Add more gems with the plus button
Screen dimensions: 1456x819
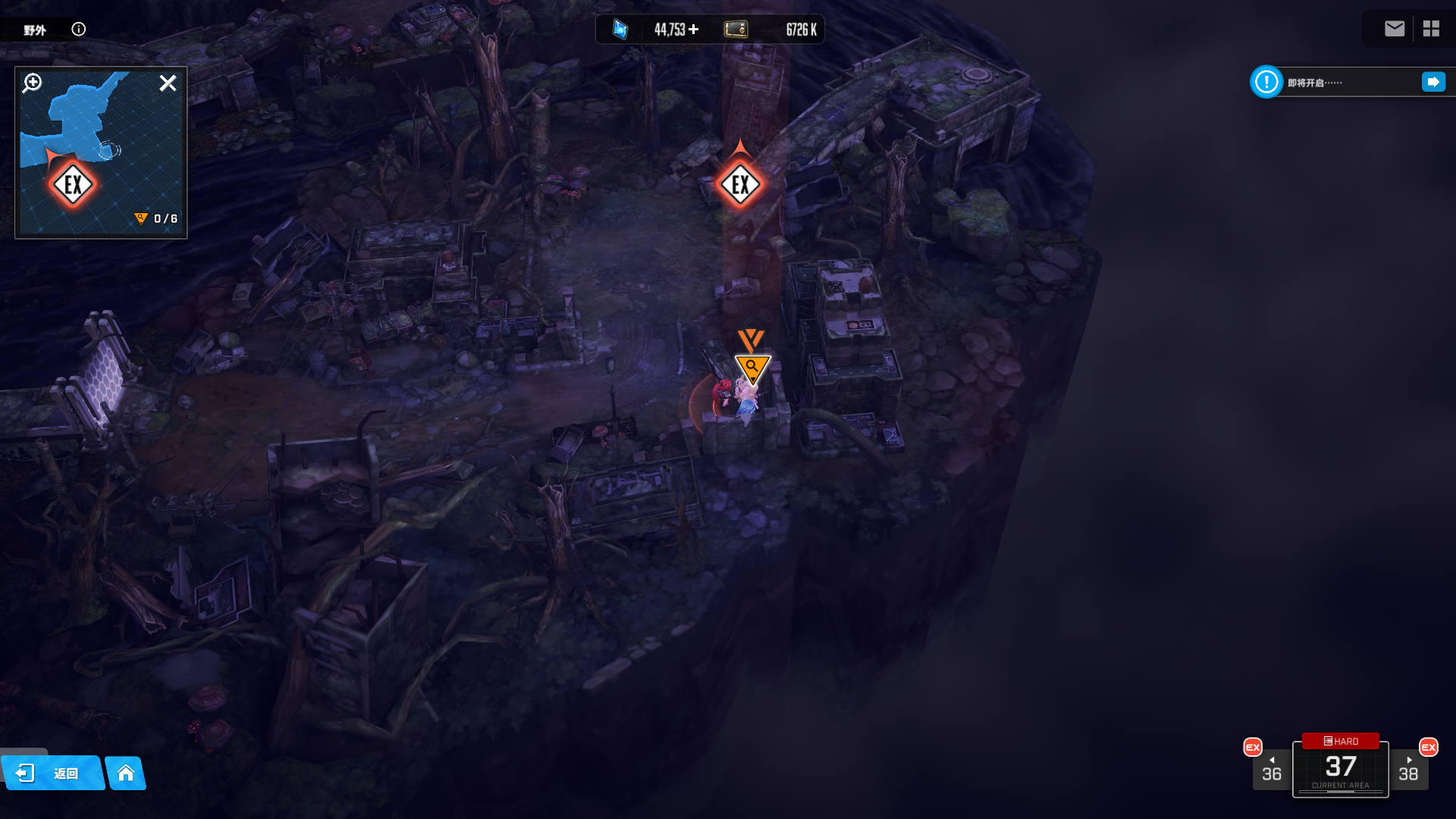[694, 30]
